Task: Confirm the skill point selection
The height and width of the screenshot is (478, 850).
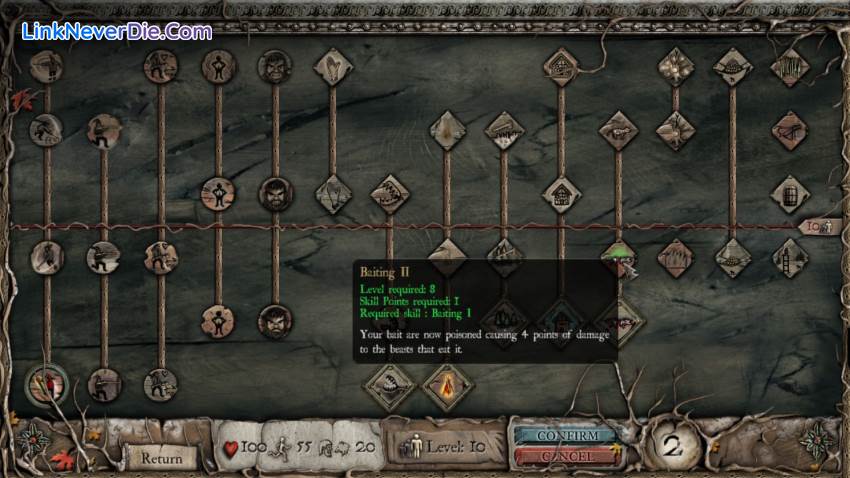Action: pos(565,436)
